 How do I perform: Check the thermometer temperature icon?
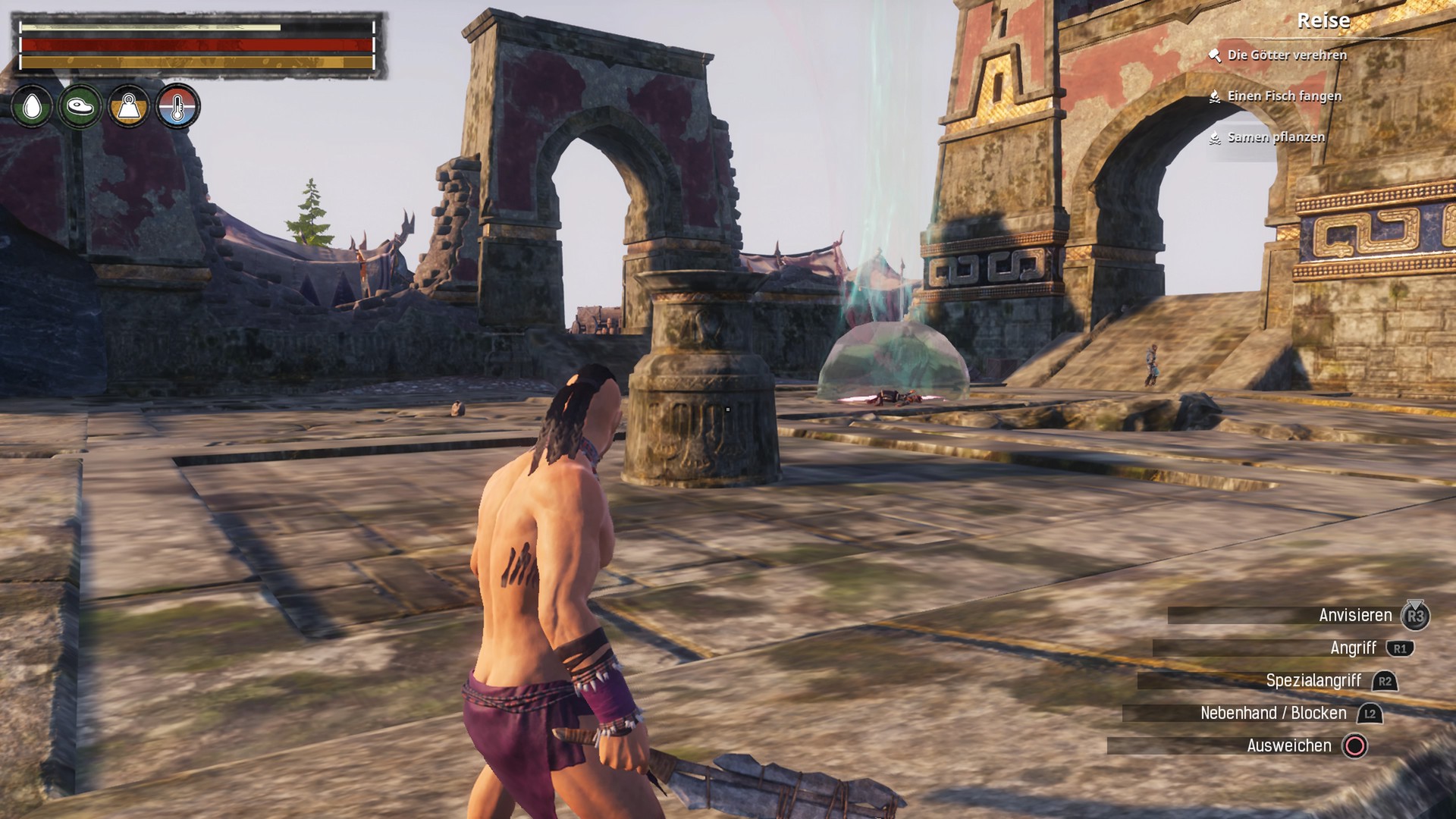[177, 106]
